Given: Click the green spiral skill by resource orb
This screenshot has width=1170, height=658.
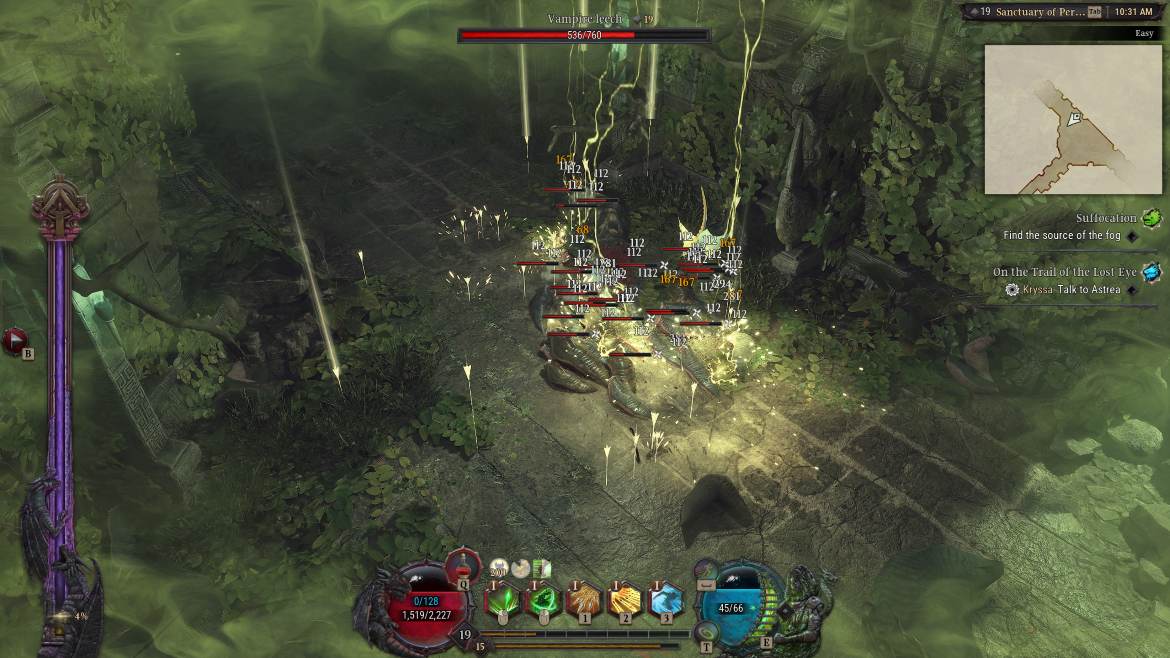Looking at the screenshot, I should click(707, 633).
